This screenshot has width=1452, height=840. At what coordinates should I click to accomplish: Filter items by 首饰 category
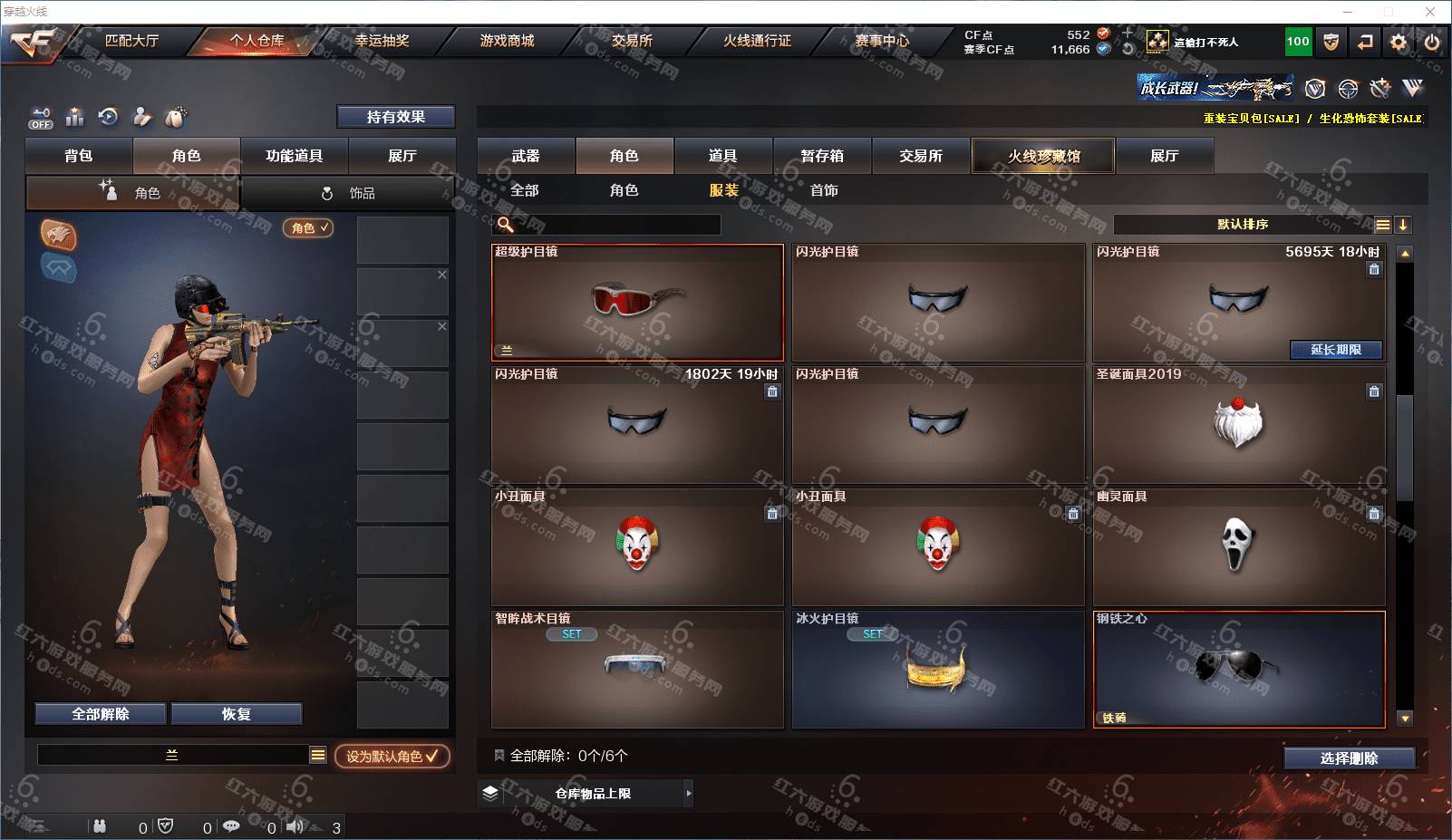(824, 190)
